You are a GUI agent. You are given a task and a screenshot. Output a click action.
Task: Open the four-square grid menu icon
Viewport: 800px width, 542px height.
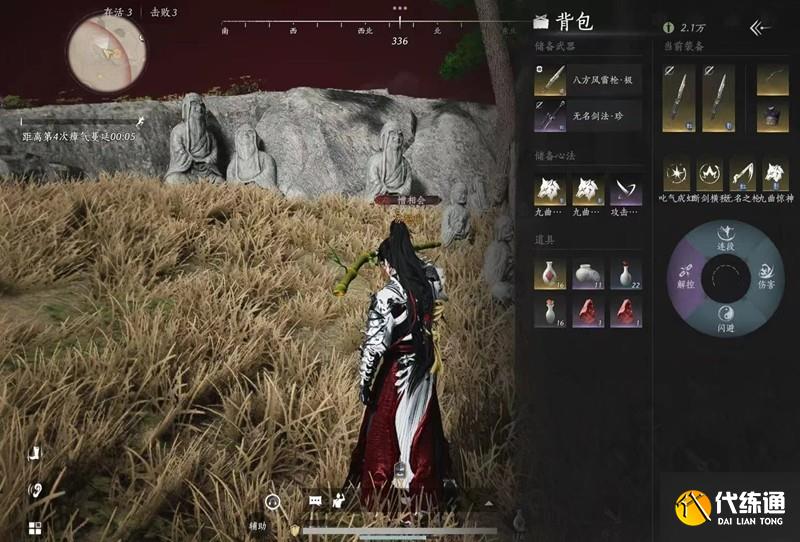coord(33,529)
